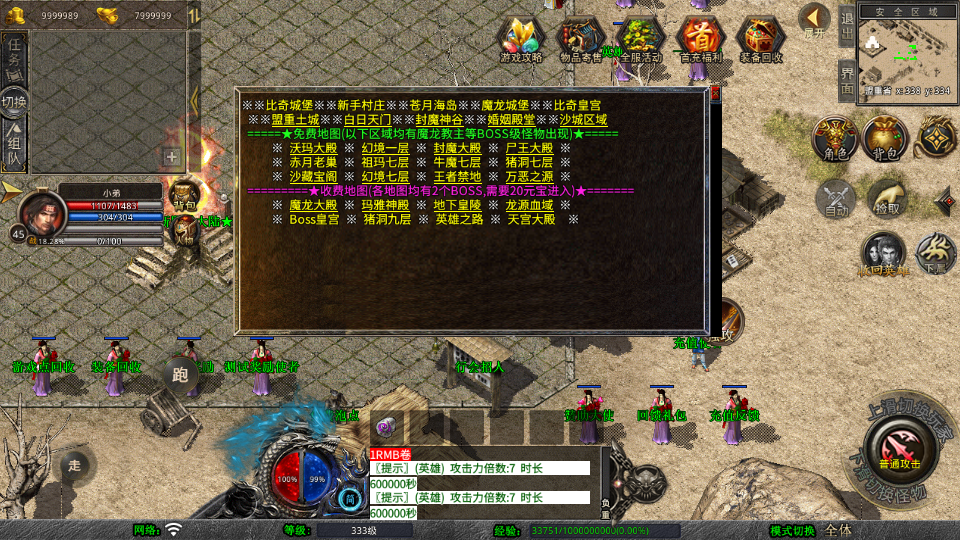Switch to the 任务 quest tab
Viewport: 960px width, 540px height.
[x=15, y=52]
